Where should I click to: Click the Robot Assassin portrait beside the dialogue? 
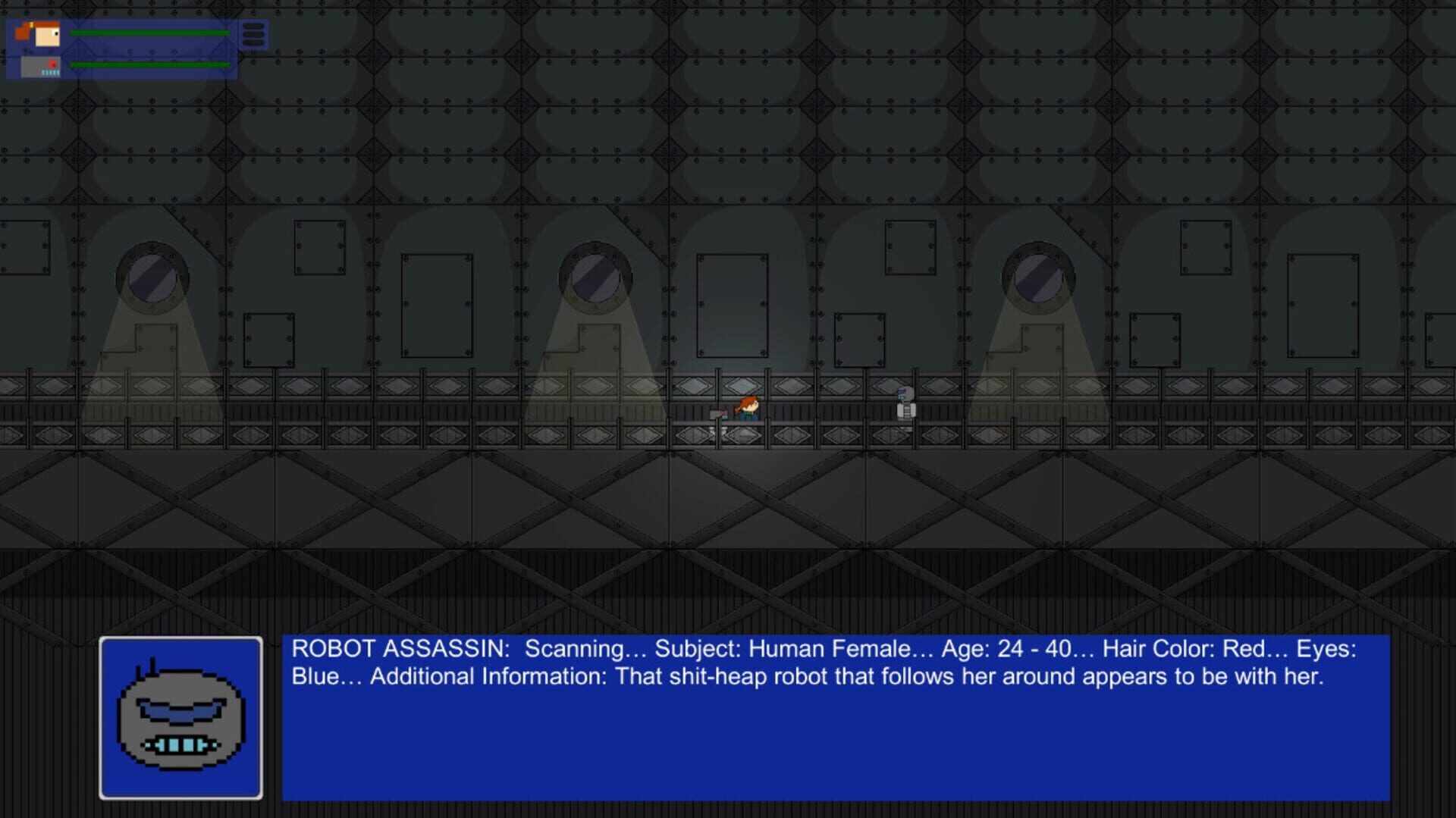[180, 716]
